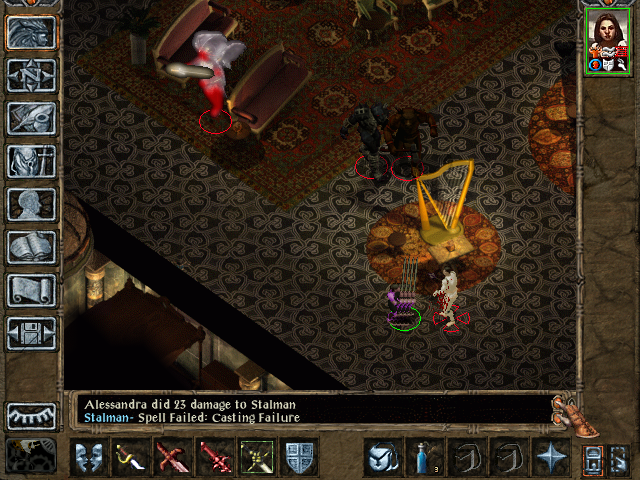Viewport: 640px width, 480px height.
Task: Open the mage spellbook
Action: click(32, 247)
